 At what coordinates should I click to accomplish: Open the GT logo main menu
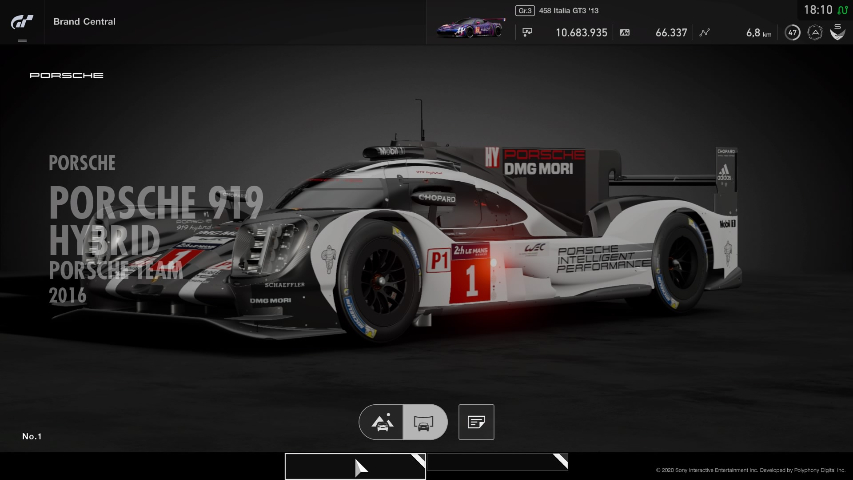click(x=22, y=22)
